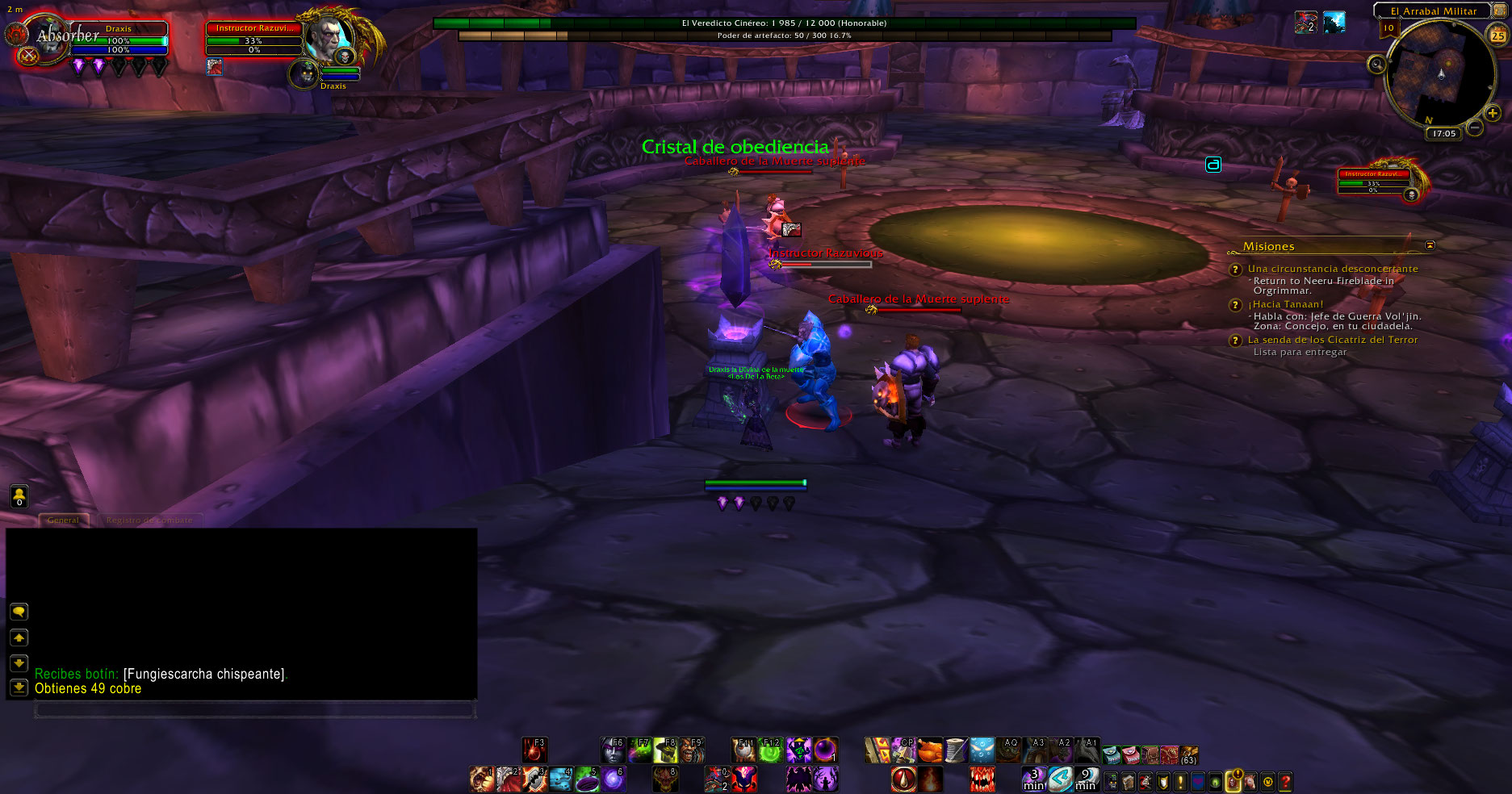Click the minimap zoom-in plus button
The height and width of the screenshot is (794, 1512).
(x=1493, y=114)
